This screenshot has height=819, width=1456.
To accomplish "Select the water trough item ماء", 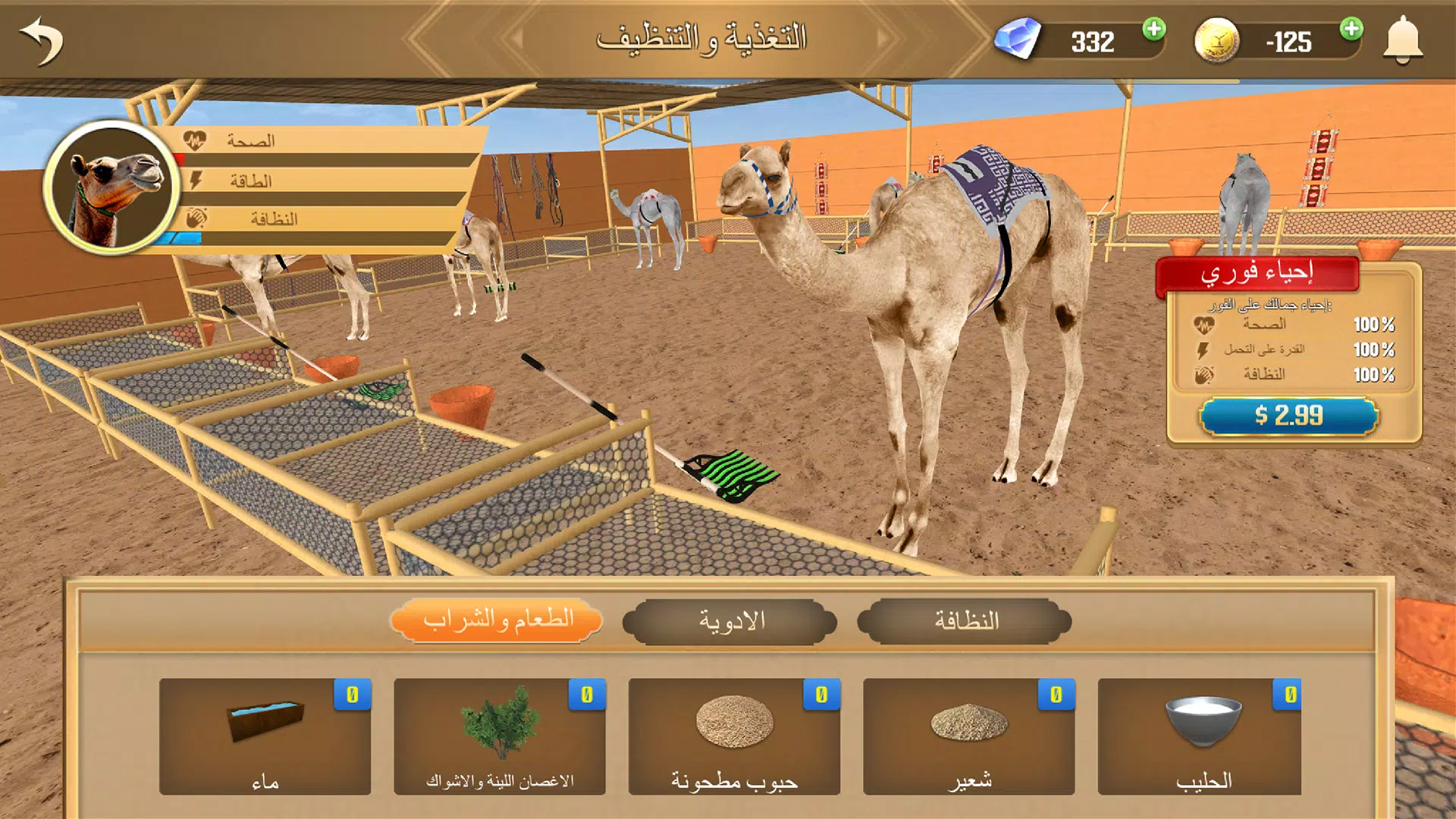I will 265,736.
